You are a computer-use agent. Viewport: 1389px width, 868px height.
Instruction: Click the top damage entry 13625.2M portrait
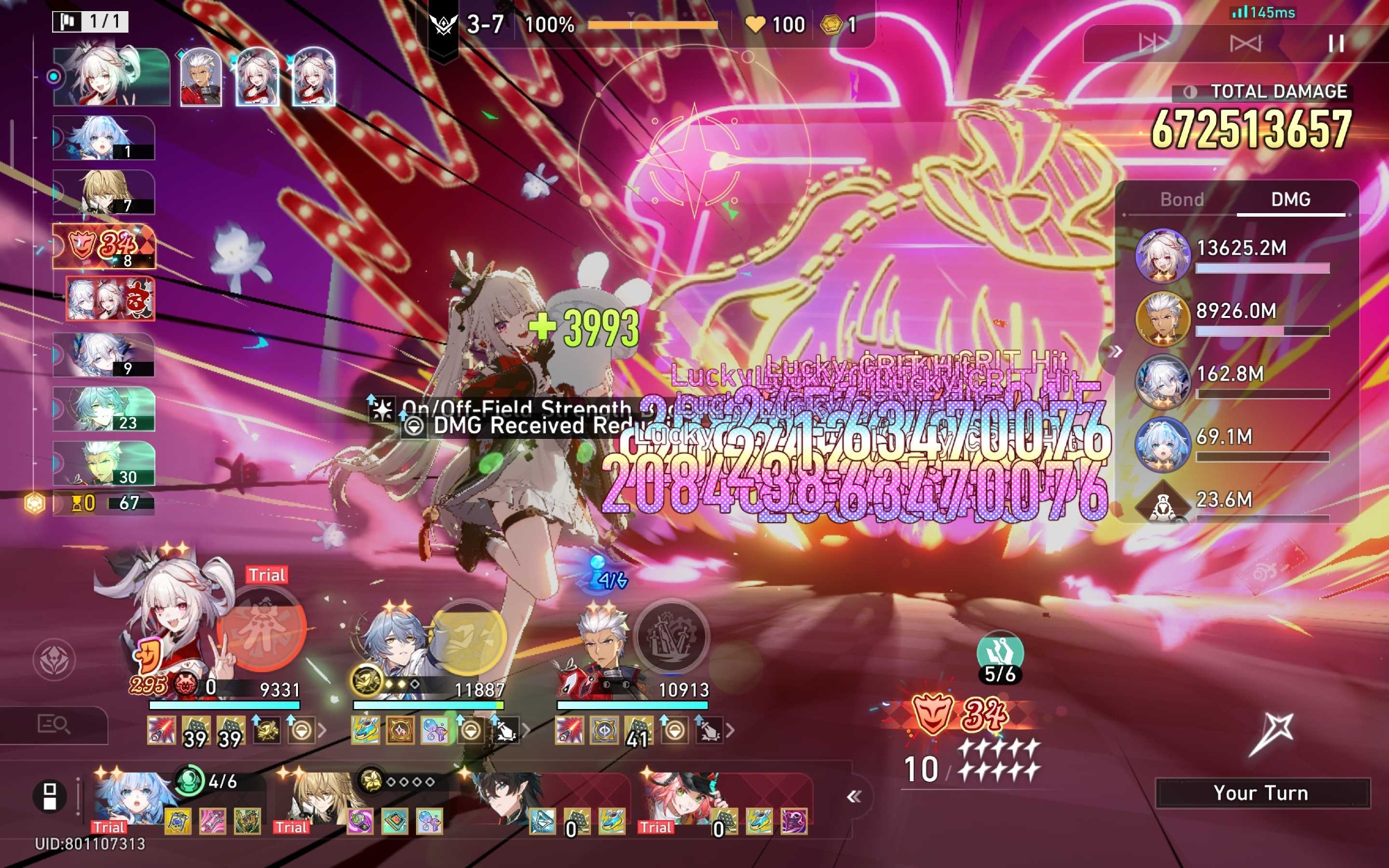coord(1162,255)
